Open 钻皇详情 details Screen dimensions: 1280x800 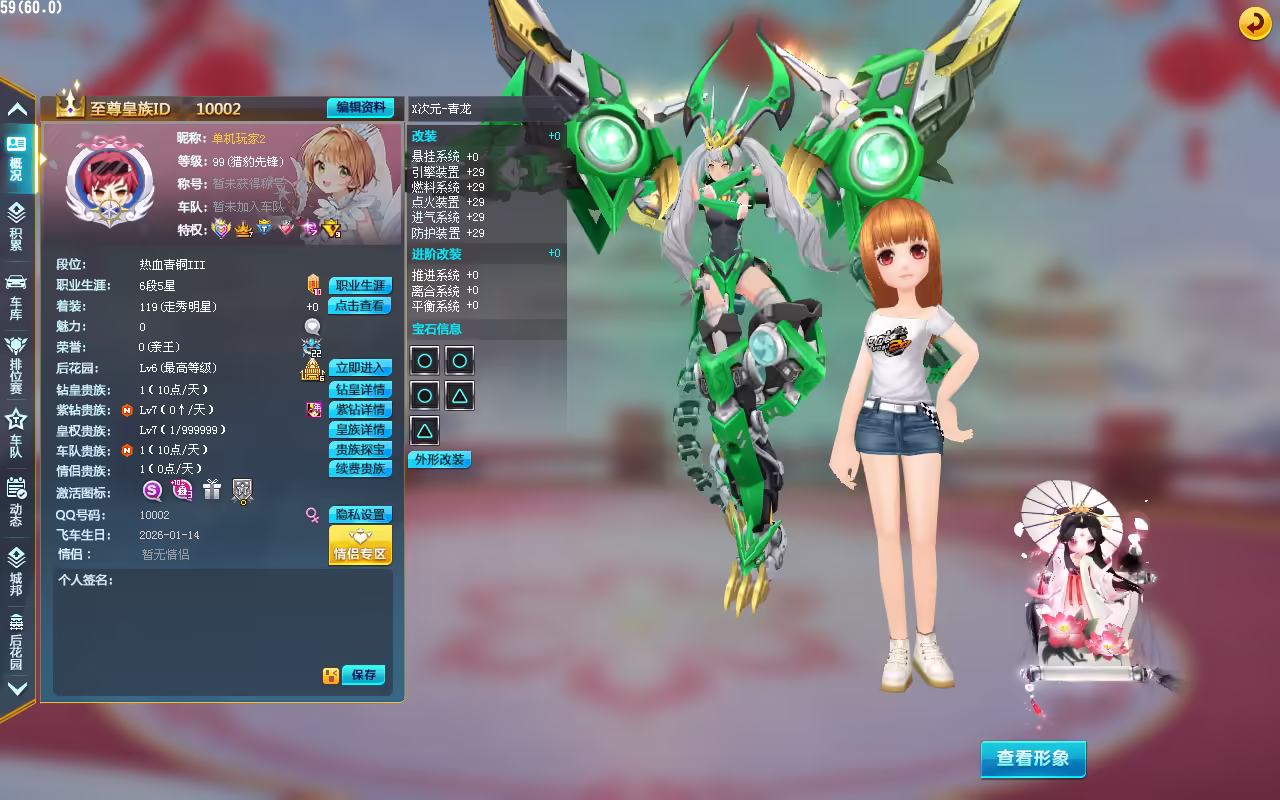pos(360,390)
